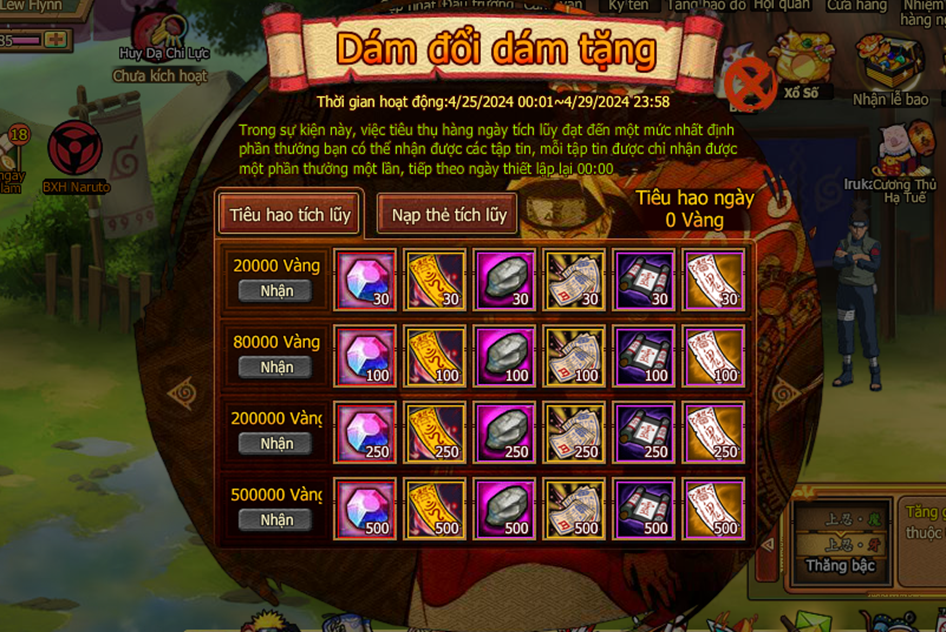Hit Nhận on the 500000 Vàng row

pos(277,520)
